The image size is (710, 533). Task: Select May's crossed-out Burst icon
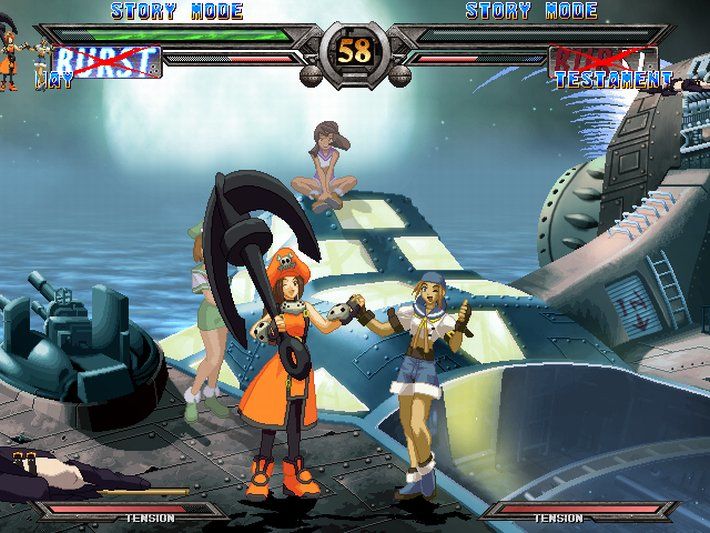(x=107, y=60)
